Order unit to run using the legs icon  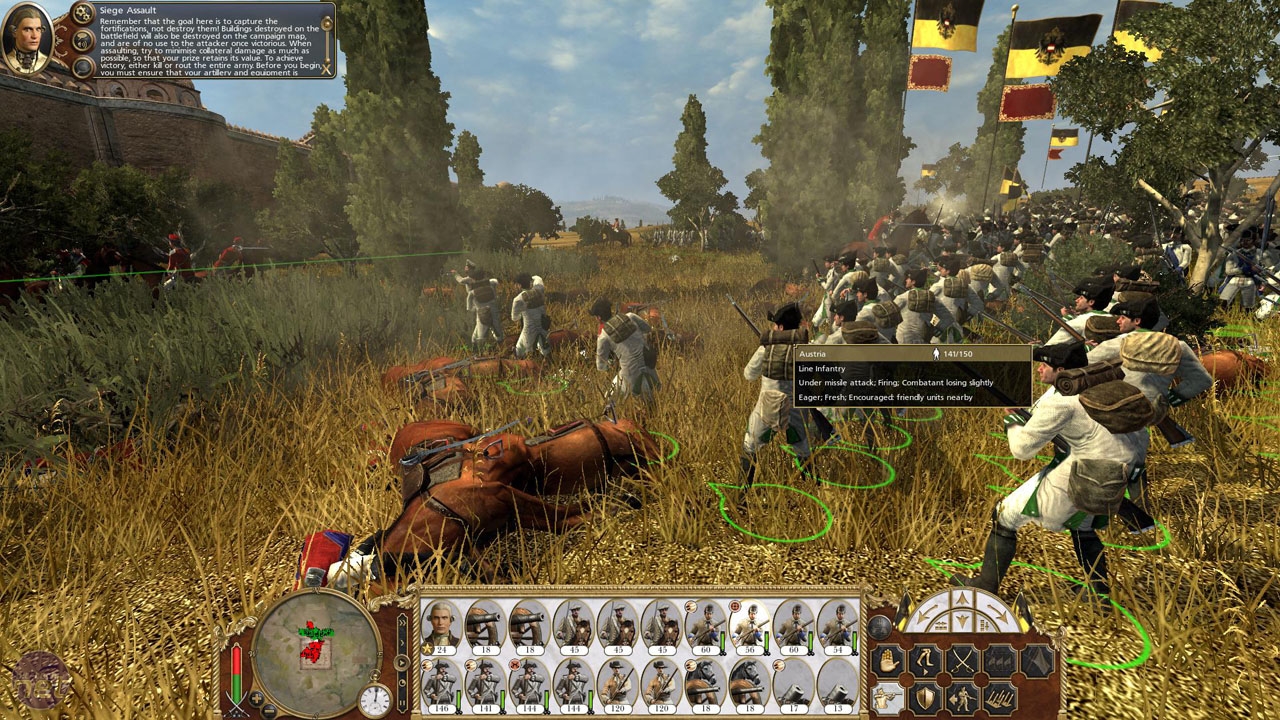pos(923,661)
